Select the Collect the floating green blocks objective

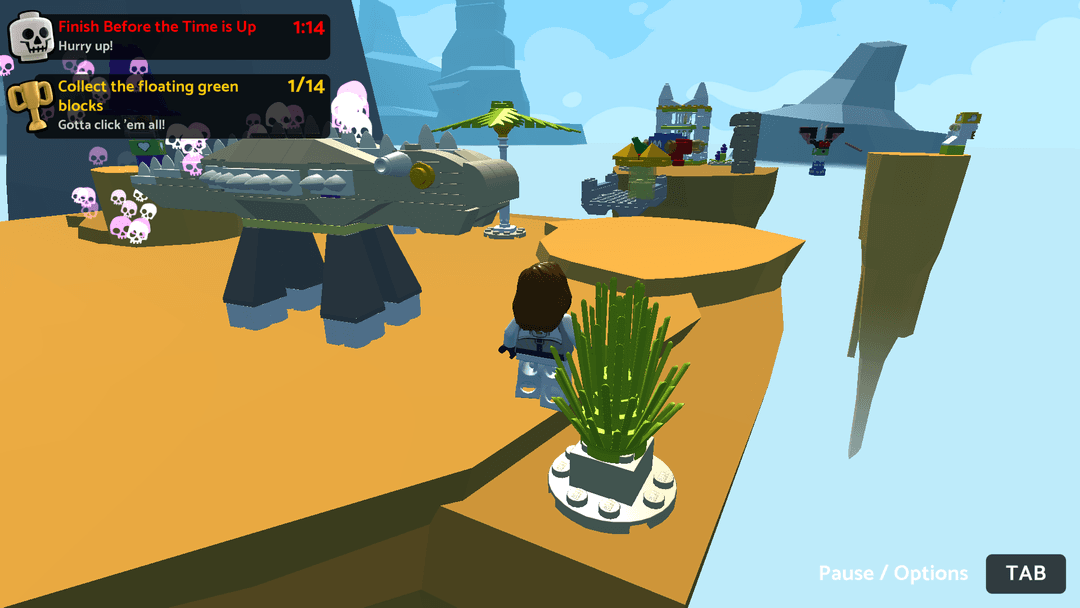tap(148, 96)
